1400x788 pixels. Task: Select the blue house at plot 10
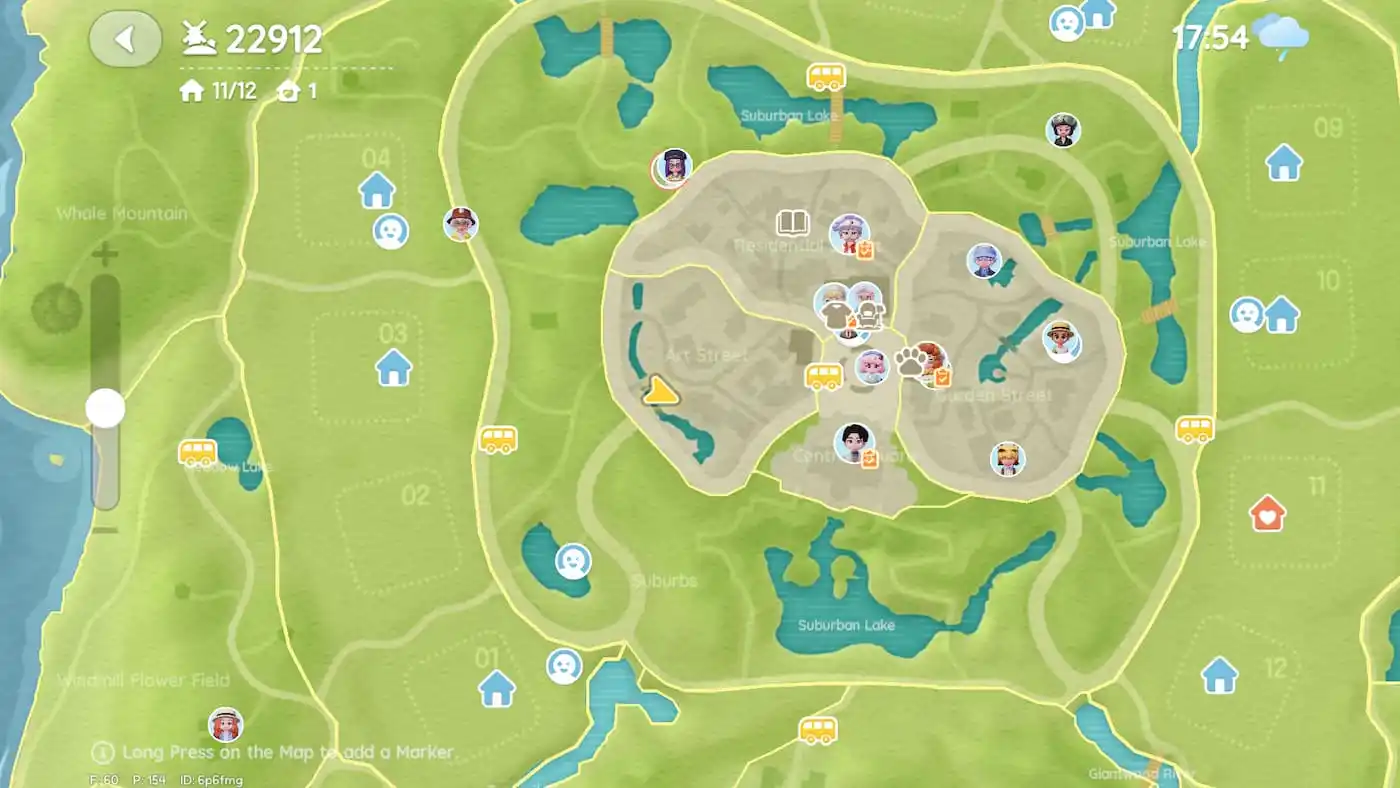click(1281, 314)
